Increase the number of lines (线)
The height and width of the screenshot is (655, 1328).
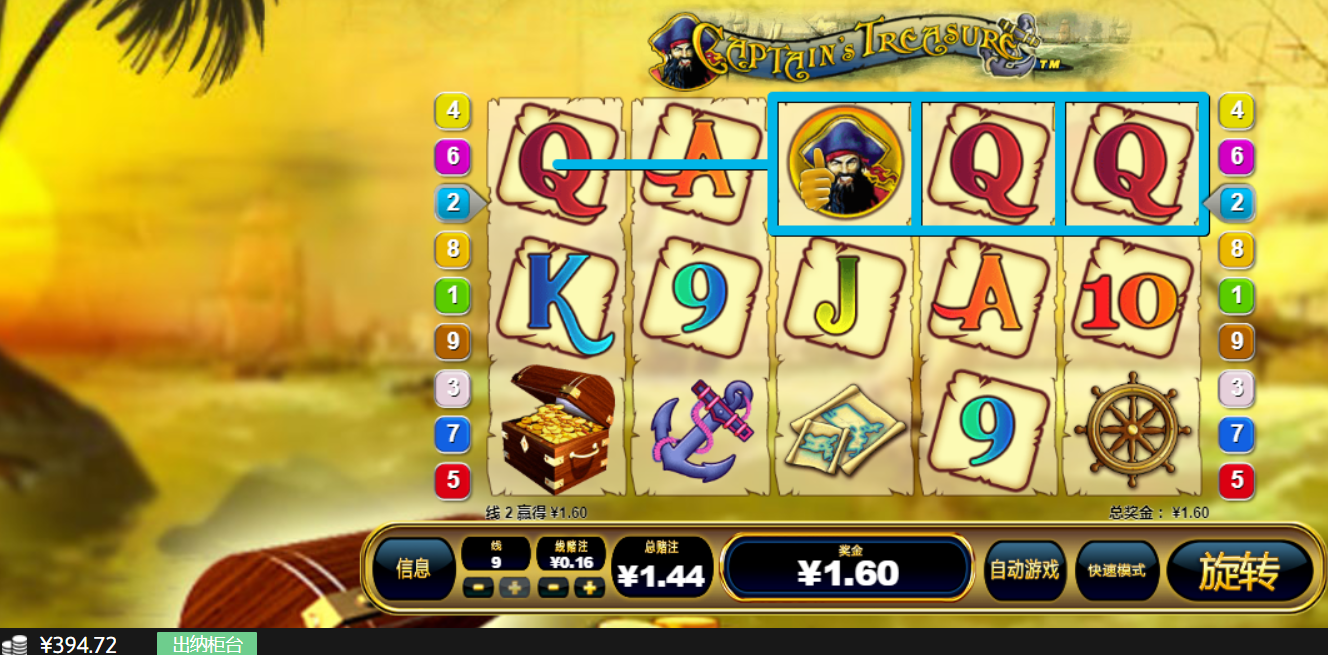[x=514, y=588]
